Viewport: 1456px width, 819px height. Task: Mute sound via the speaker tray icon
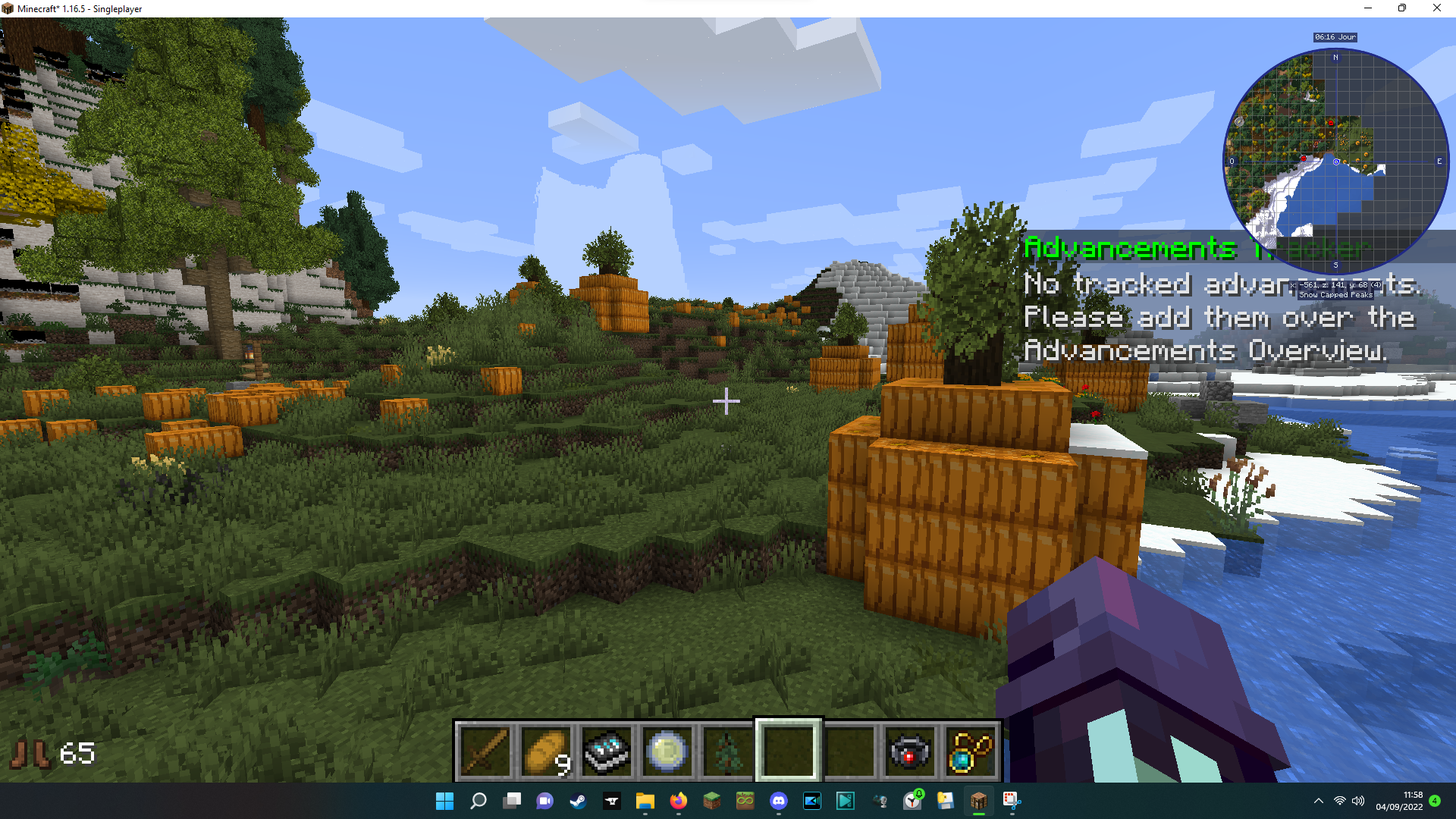[1357, 801]
